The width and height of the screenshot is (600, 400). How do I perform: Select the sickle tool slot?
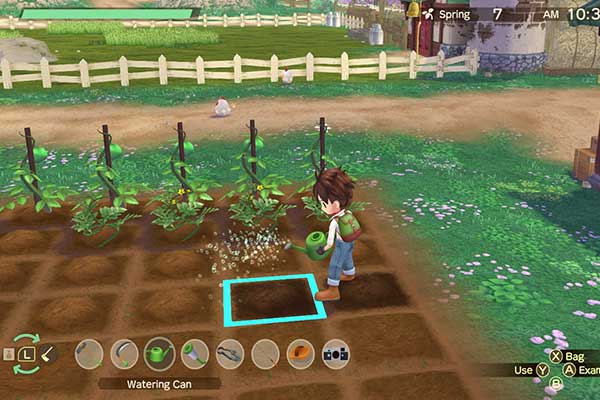[124, 353]
